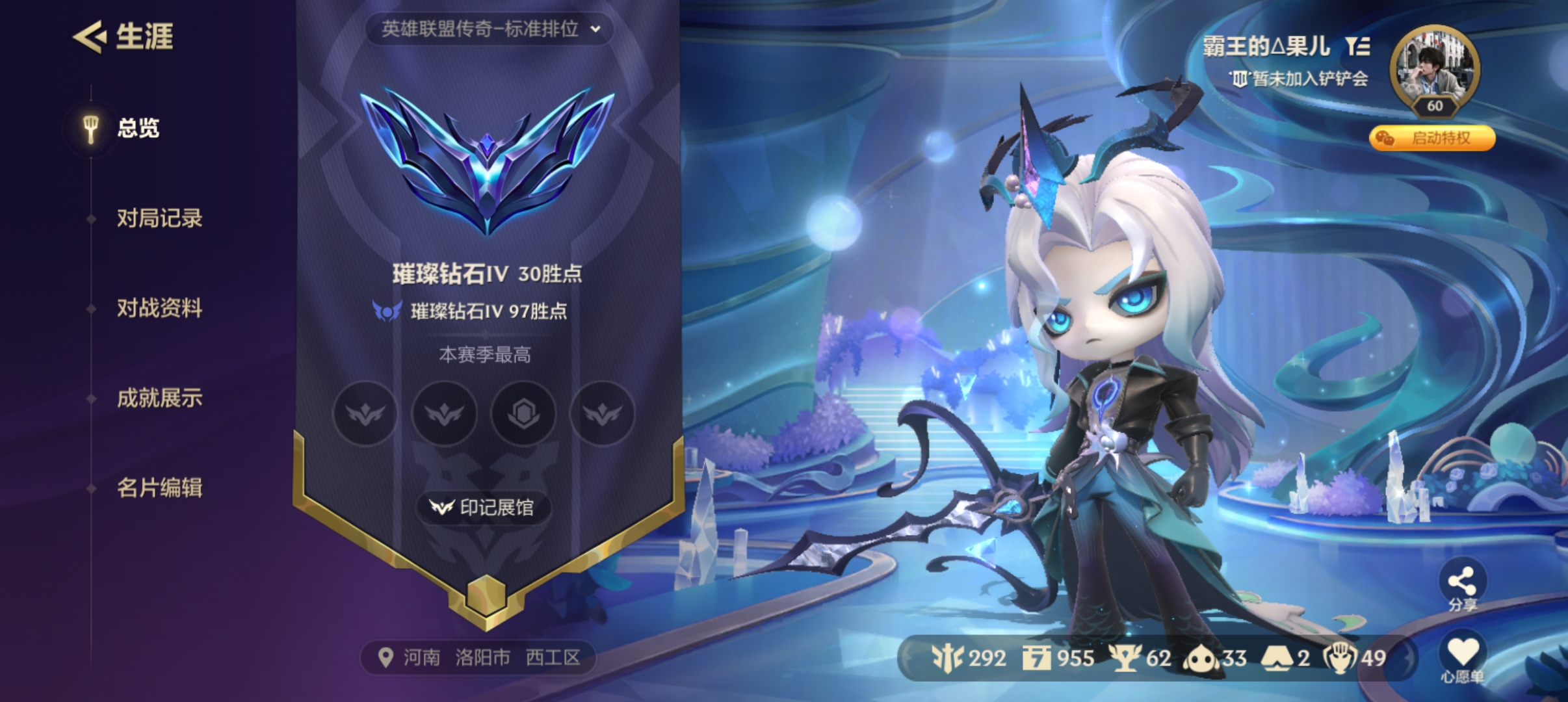Toggle the fourth rank crest circle

click(603, 414)
